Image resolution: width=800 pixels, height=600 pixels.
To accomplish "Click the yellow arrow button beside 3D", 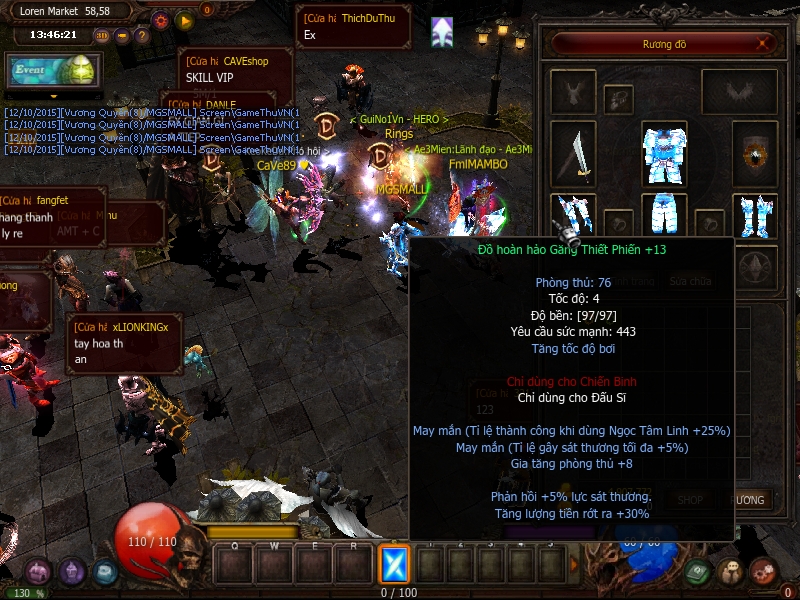I will coord(122,35).
